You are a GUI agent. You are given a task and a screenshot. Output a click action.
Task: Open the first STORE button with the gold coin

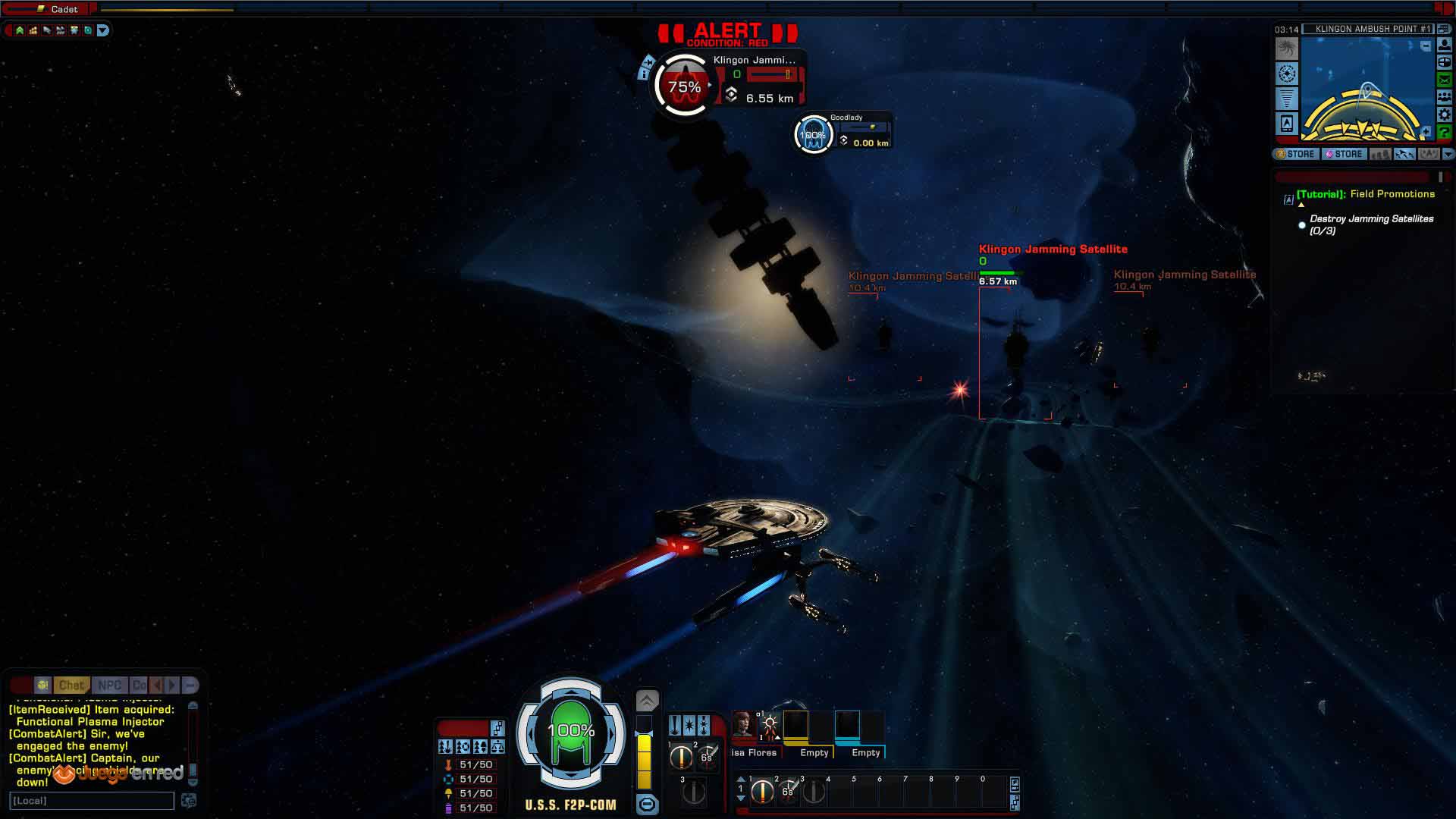tap(1296, 154)
